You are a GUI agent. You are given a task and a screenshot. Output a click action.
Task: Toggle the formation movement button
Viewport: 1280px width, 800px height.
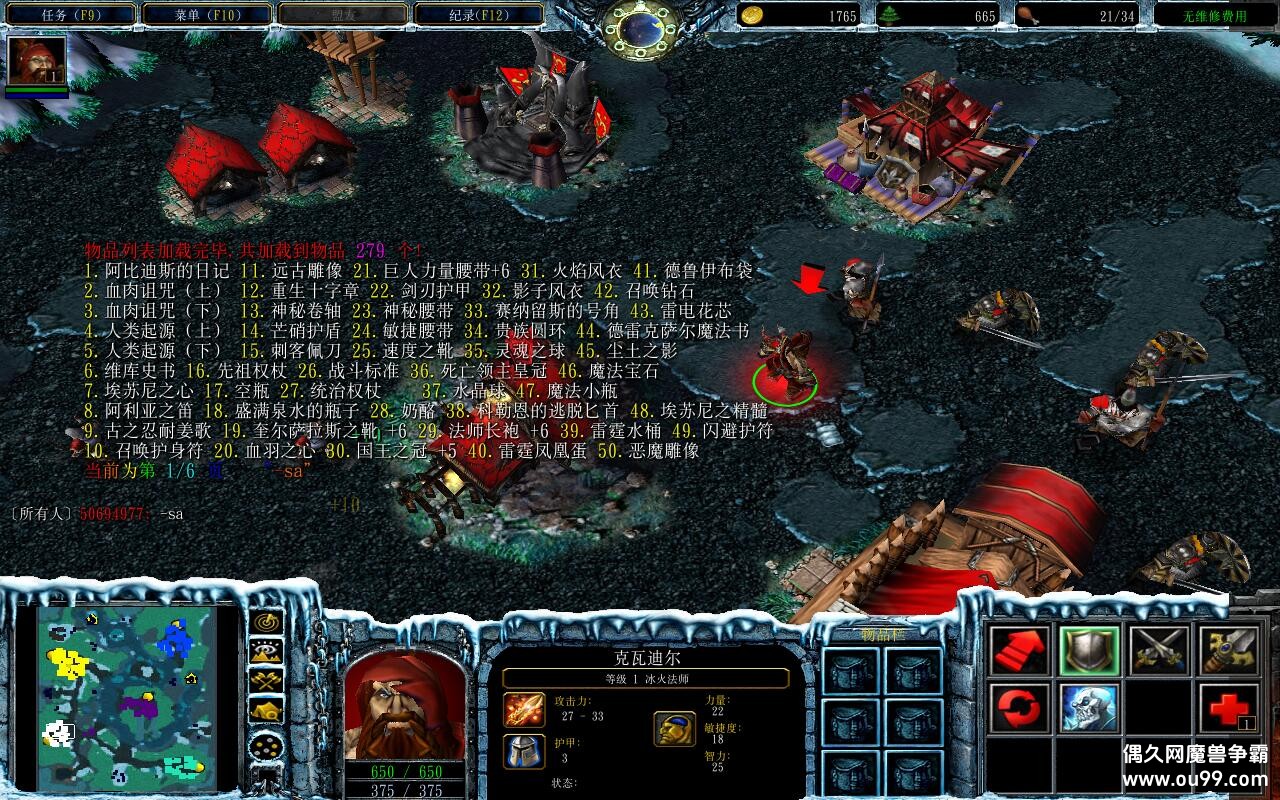266,745
